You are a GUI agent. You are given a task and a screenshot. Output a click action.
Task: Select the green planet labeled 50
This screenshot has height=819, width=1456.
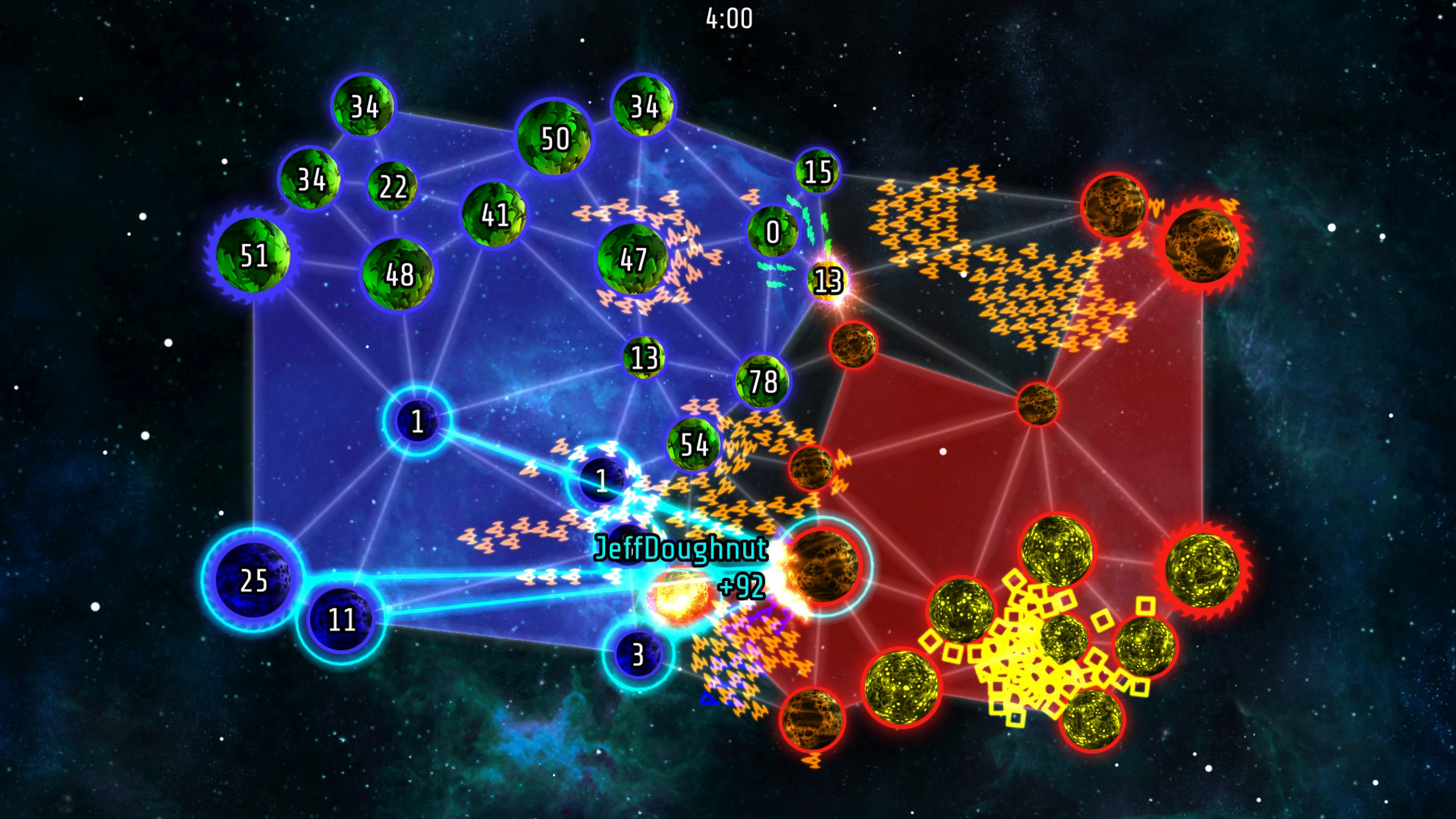click(554, 139)
